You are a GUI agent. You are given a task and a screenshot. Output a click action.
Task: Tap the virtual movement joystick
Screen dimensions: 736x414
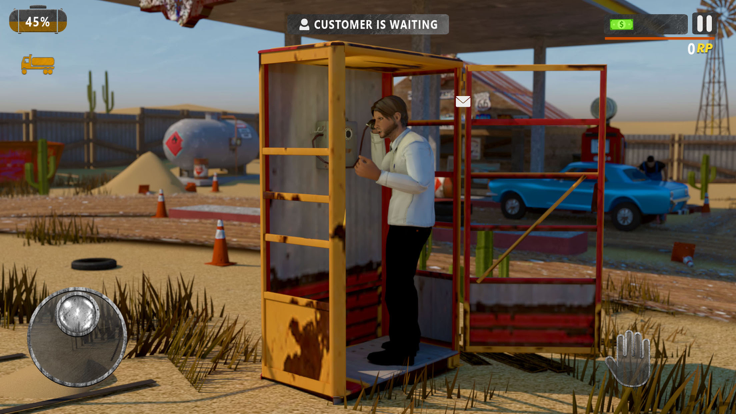click(77, 337)
